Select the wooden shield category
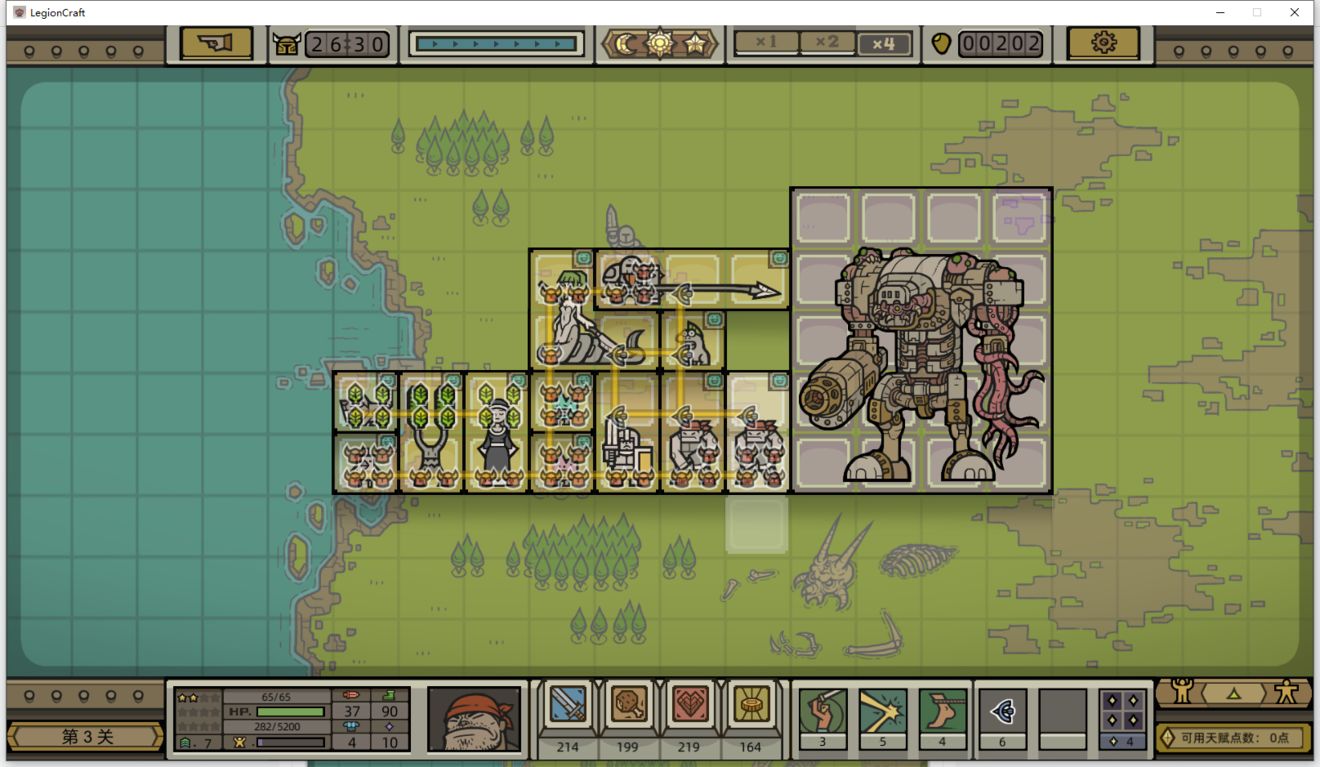1320x767 pixels. (x=628, y=706)
